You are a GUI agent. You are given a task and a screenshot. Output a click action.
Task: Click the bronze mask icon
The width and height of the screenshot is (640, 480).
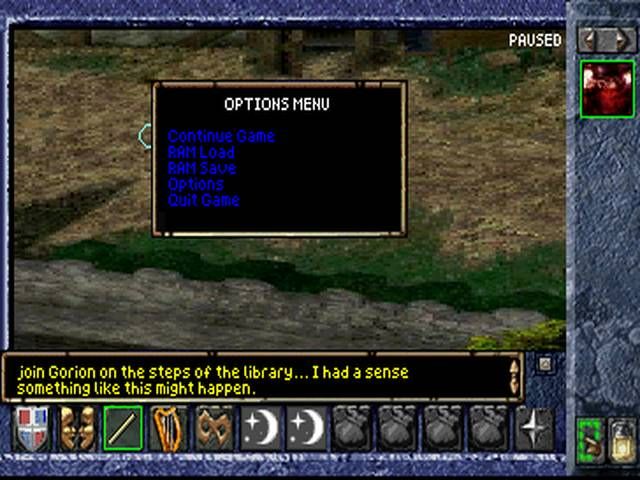click(x=214, y=428)
